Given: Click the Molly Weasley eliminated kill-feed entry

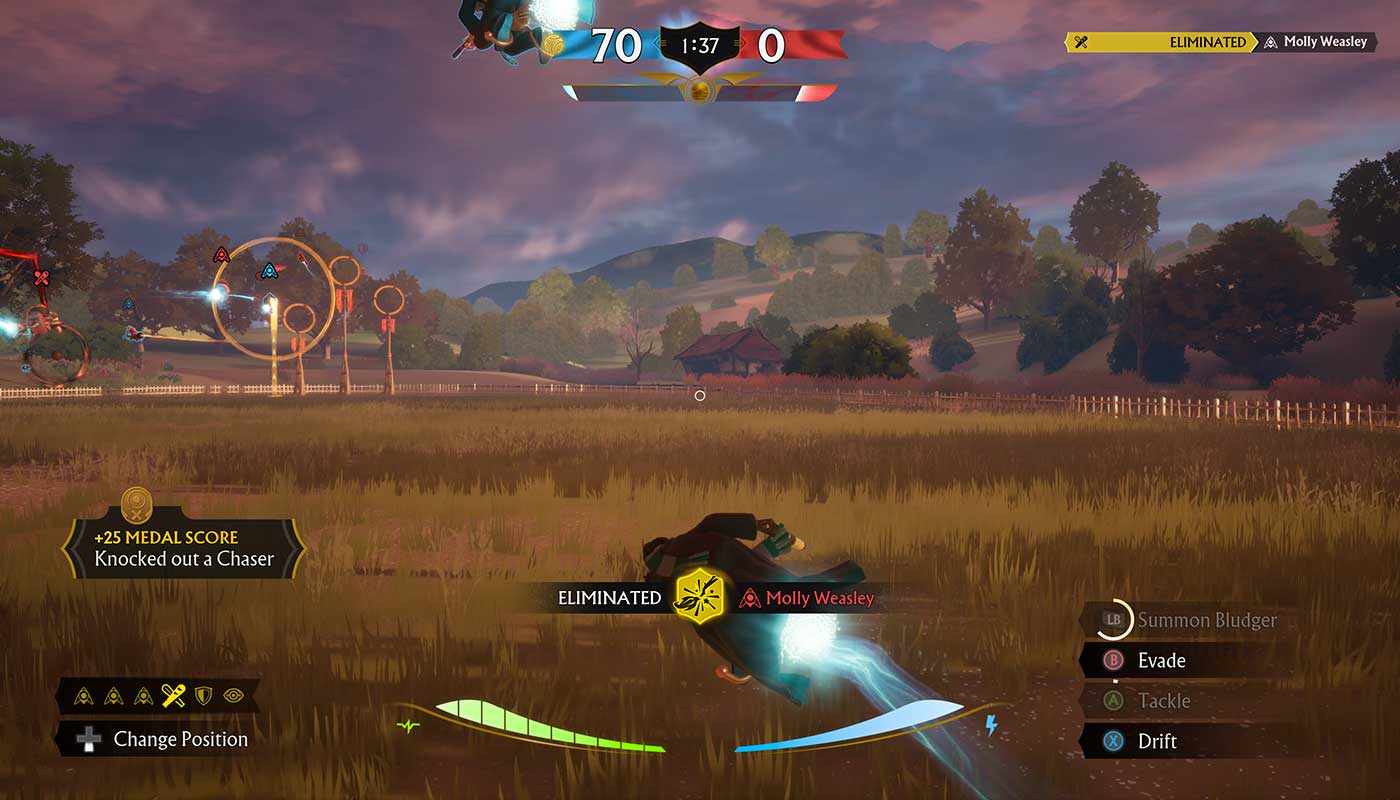Looking at the screenshot, I should pyautogui.click(x=1219, y=42).
